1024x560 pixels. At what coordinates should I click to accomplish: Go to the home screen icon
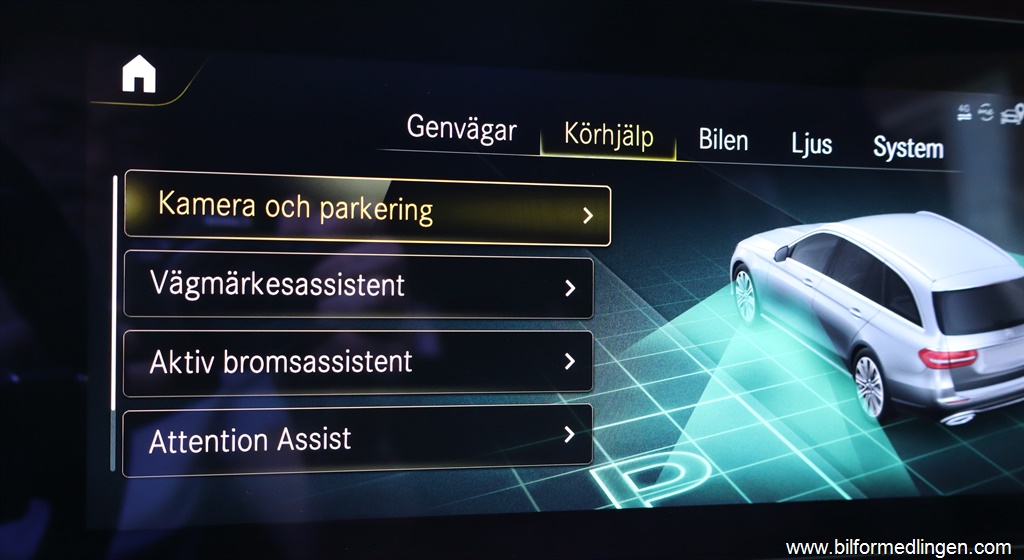(139, 74)
